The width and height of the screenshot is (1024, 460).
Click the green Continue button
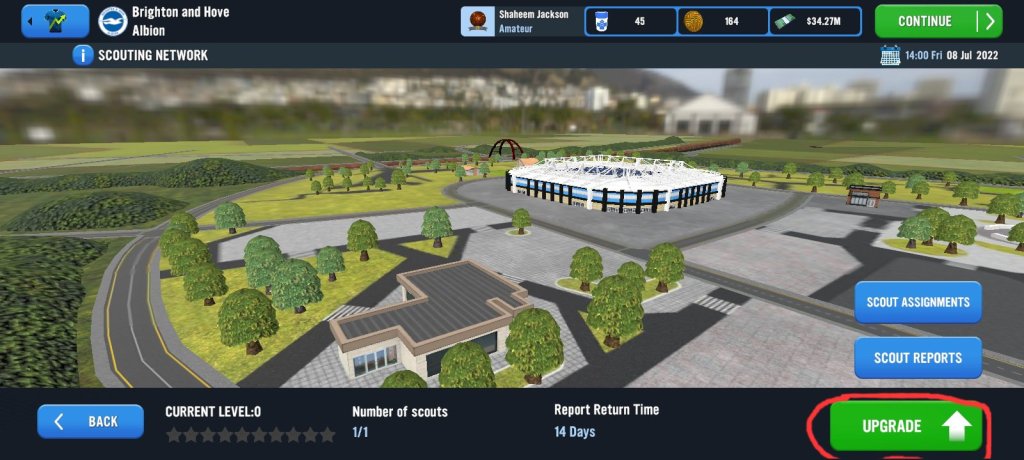[937, 21]
